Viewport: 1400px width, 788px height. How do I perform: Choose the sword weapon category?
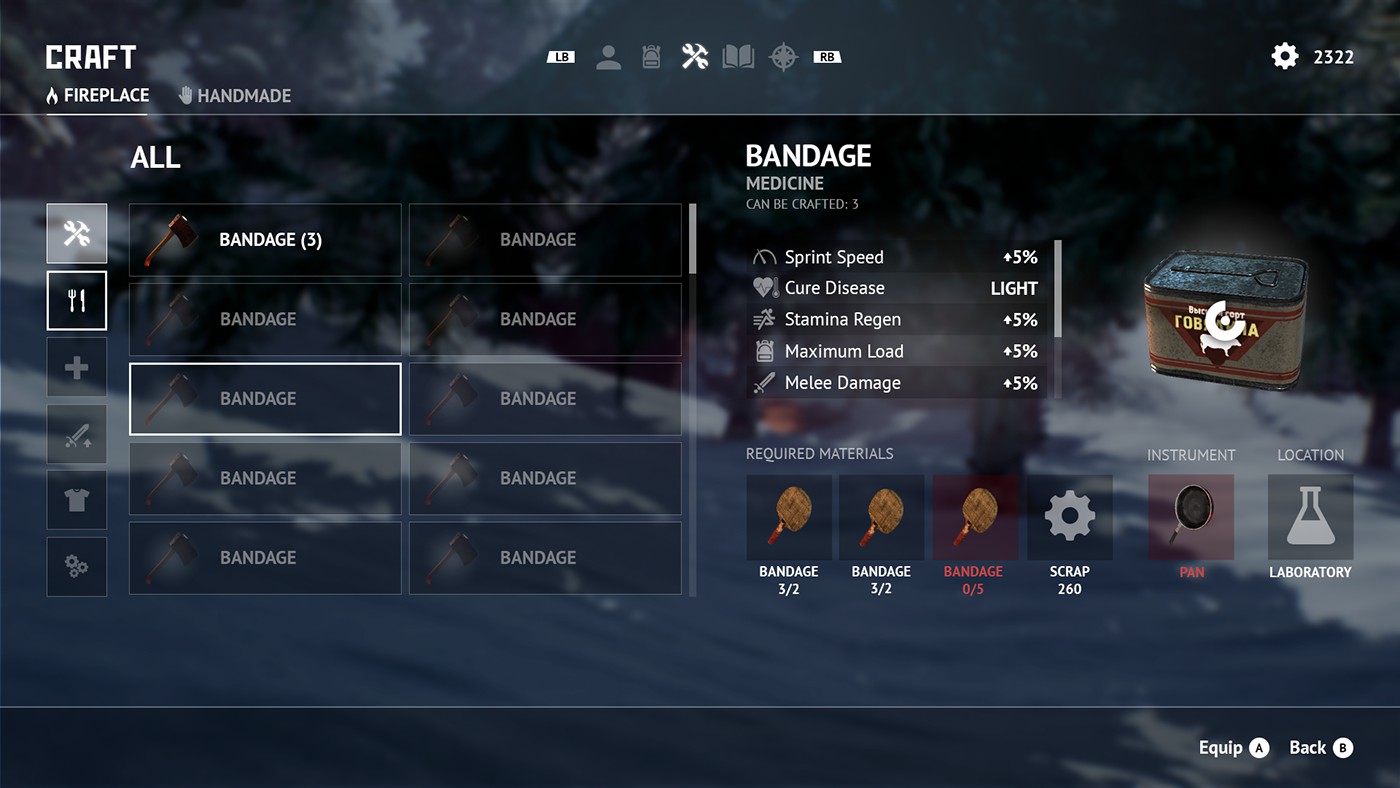click(77, 434)
